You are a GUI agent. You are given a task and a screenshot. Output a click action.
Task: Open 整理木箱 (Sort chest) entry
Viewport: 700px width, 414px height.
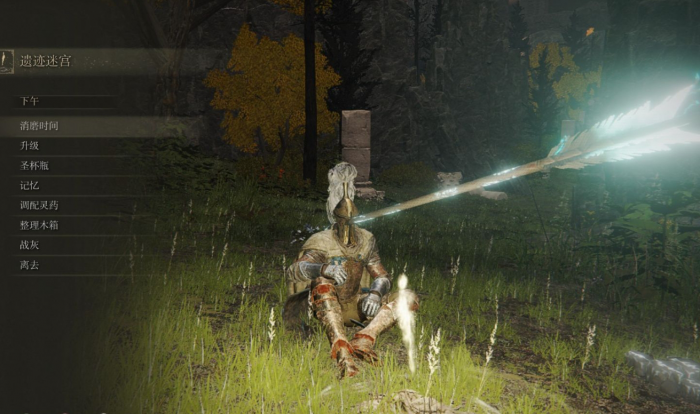[39, 225]
